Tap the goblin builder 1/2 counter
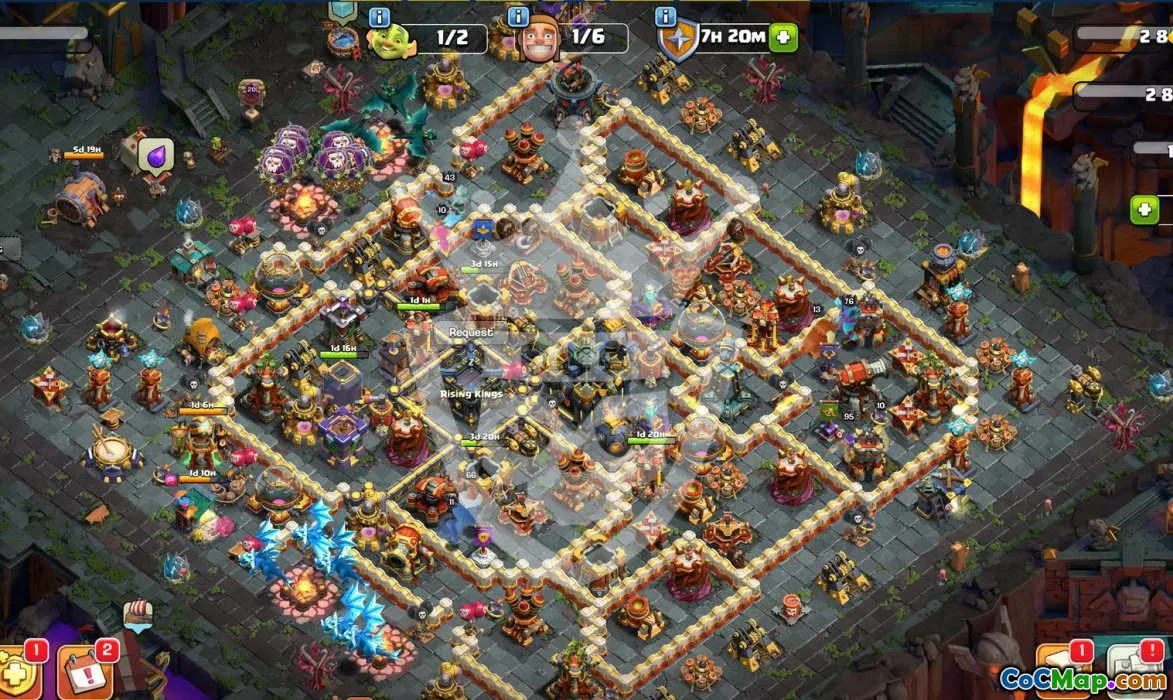1173x700 pixels. click(451, 38)
